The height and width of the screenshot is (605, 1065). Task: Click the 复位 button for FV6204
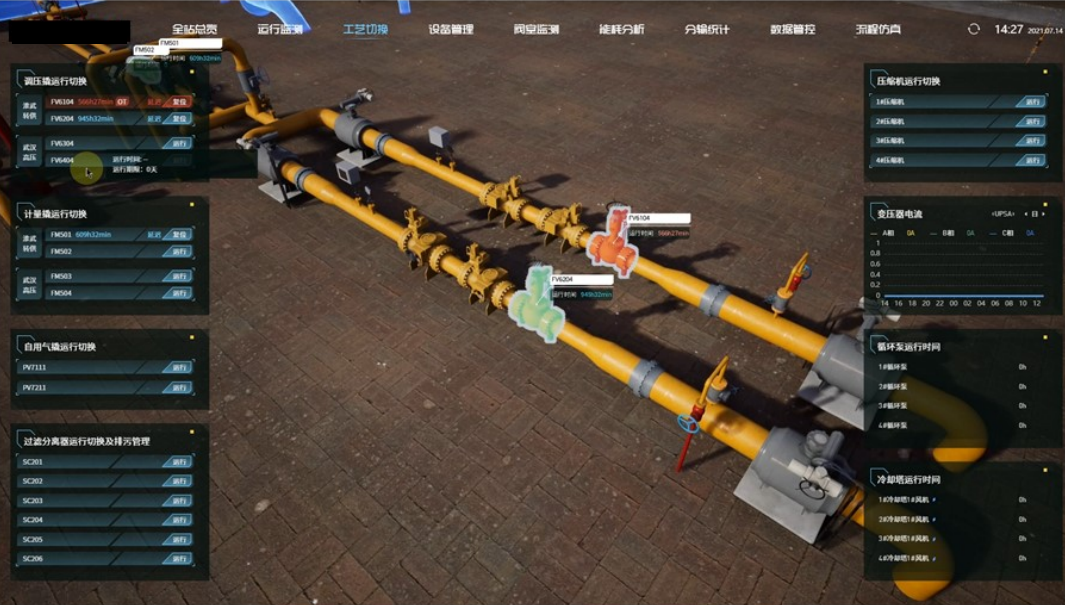point(180,119)
